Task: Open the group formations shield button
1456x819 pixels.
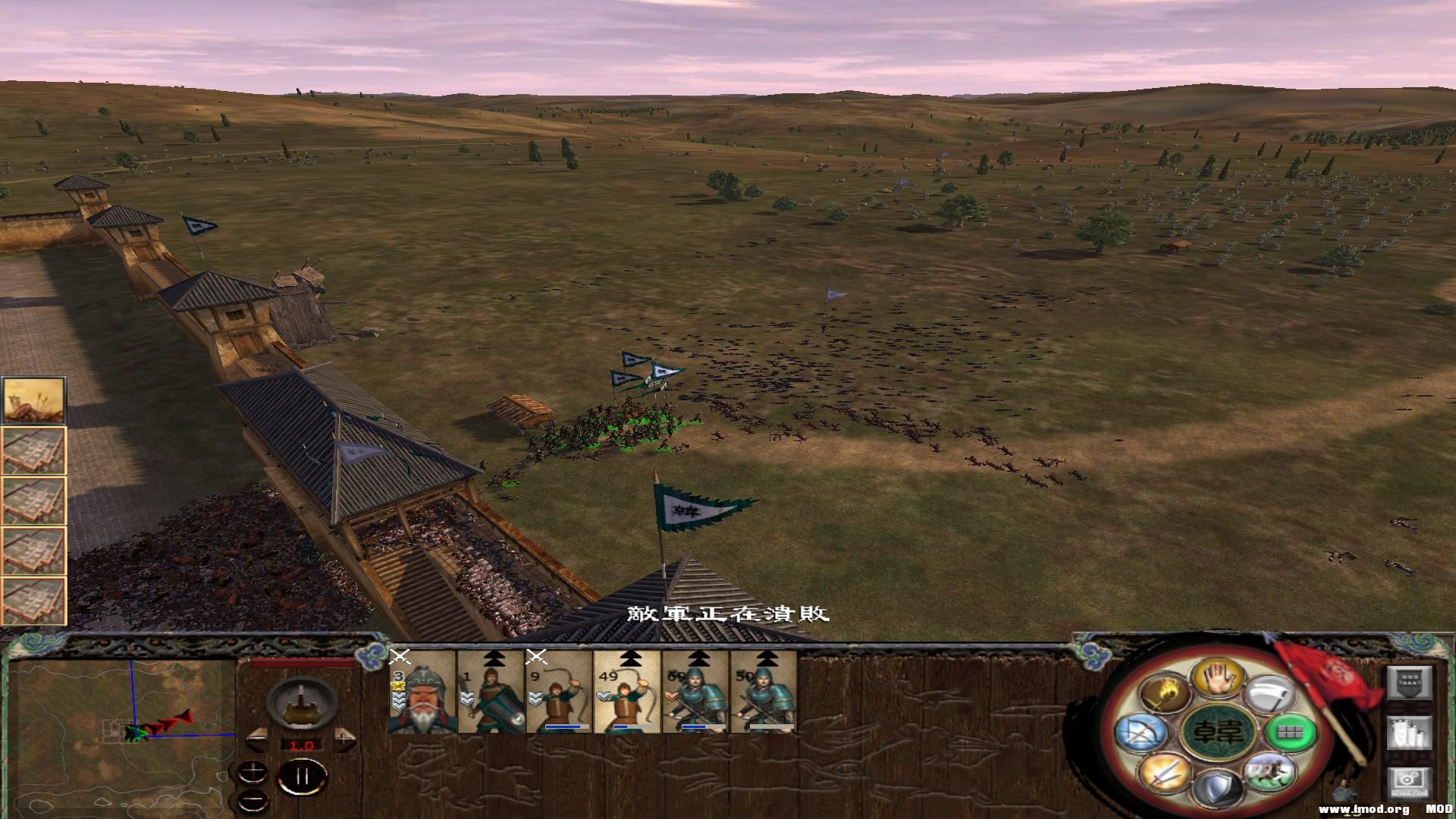Action: 1410,684
